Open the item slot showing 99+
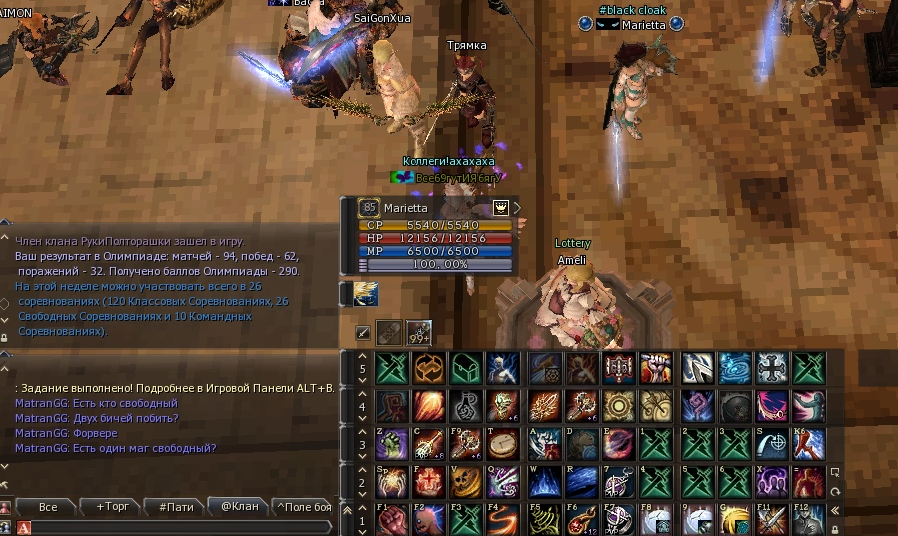Viewport: 898px width, 536px height. point(419,333)
